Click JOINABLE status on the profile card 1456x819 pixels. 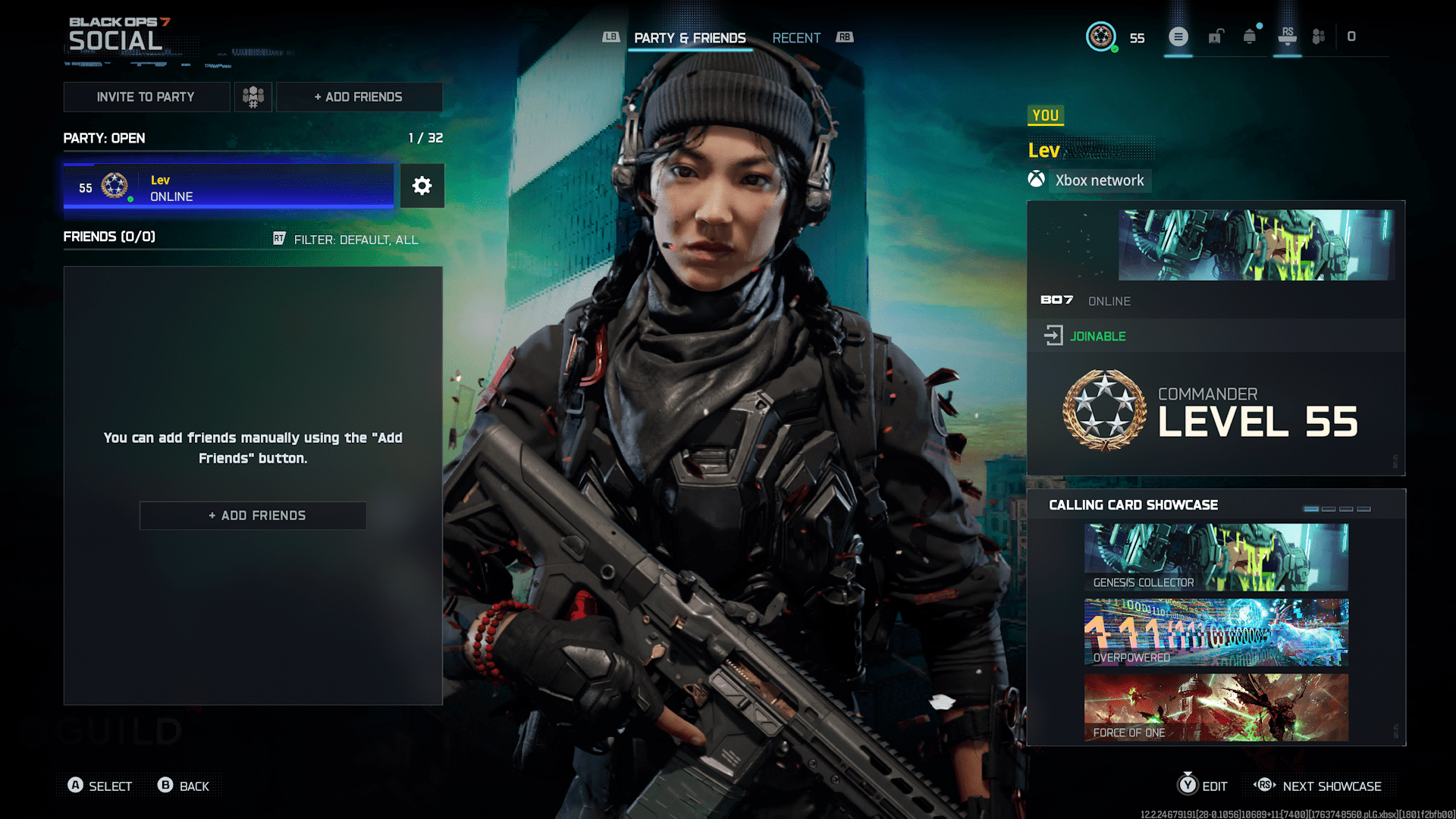(1097, 336)
